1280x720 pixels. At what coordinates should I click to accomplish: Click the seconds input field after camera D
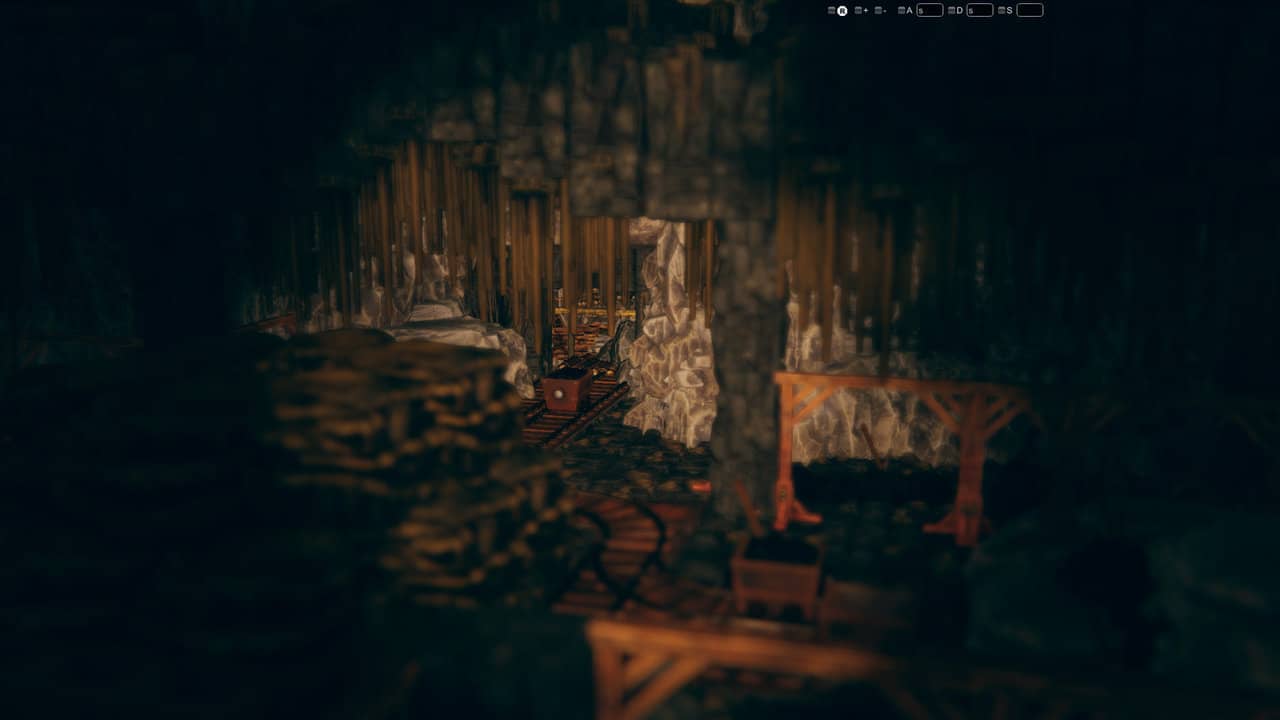point(980,9)
